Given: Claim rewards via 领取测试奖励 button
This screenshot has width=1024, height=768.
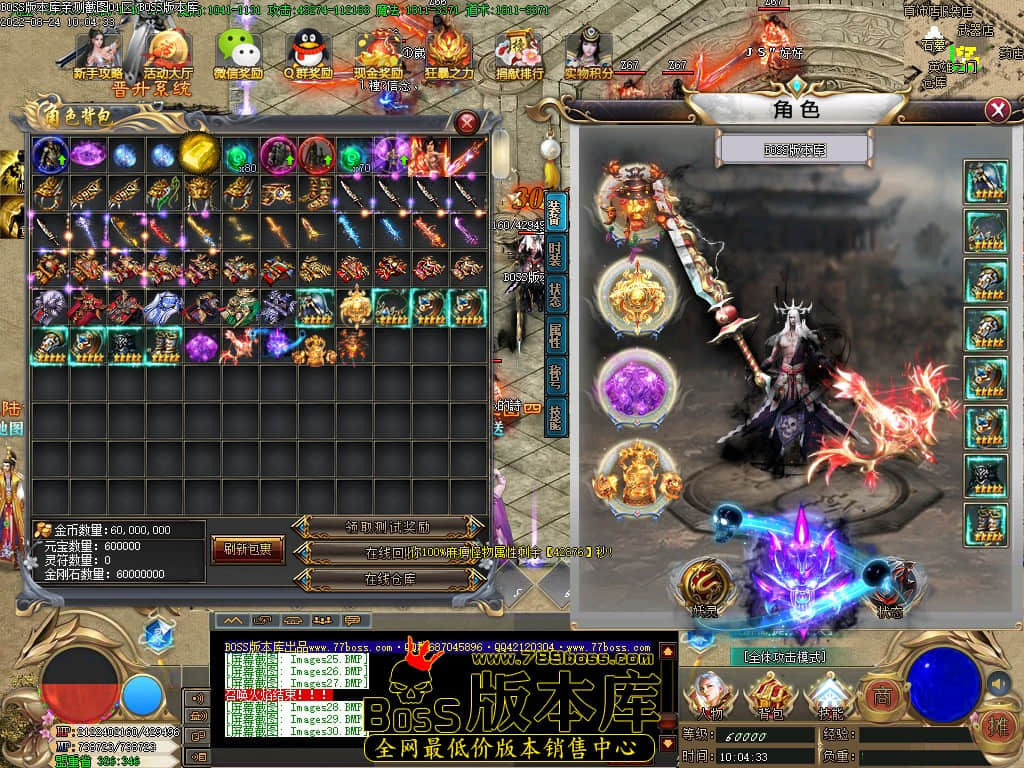Looking at the screenshot, I should (x=388, y=526).
